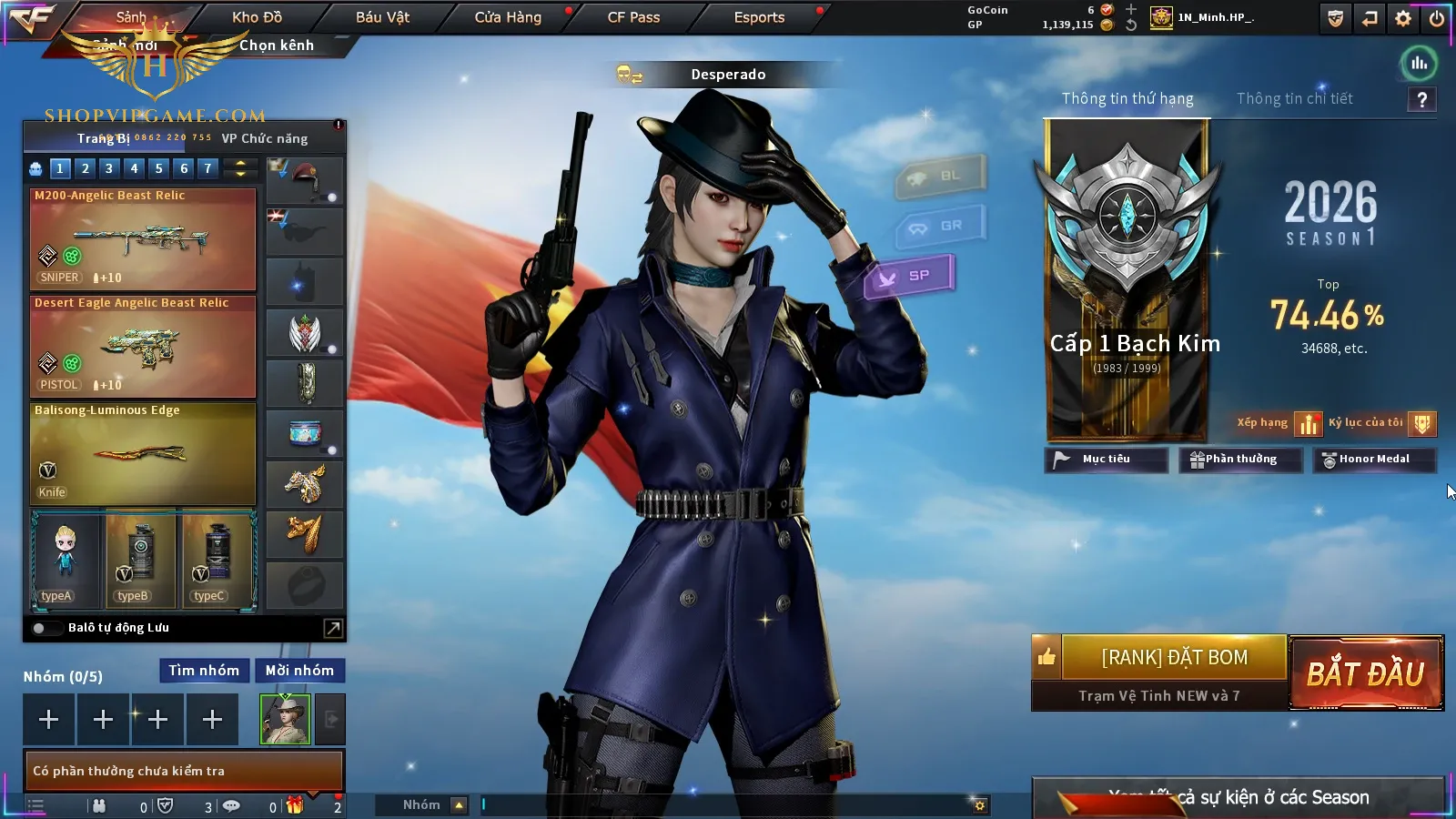Open the Honor Medal panel
The image size is (1456, 819).
1373,460
